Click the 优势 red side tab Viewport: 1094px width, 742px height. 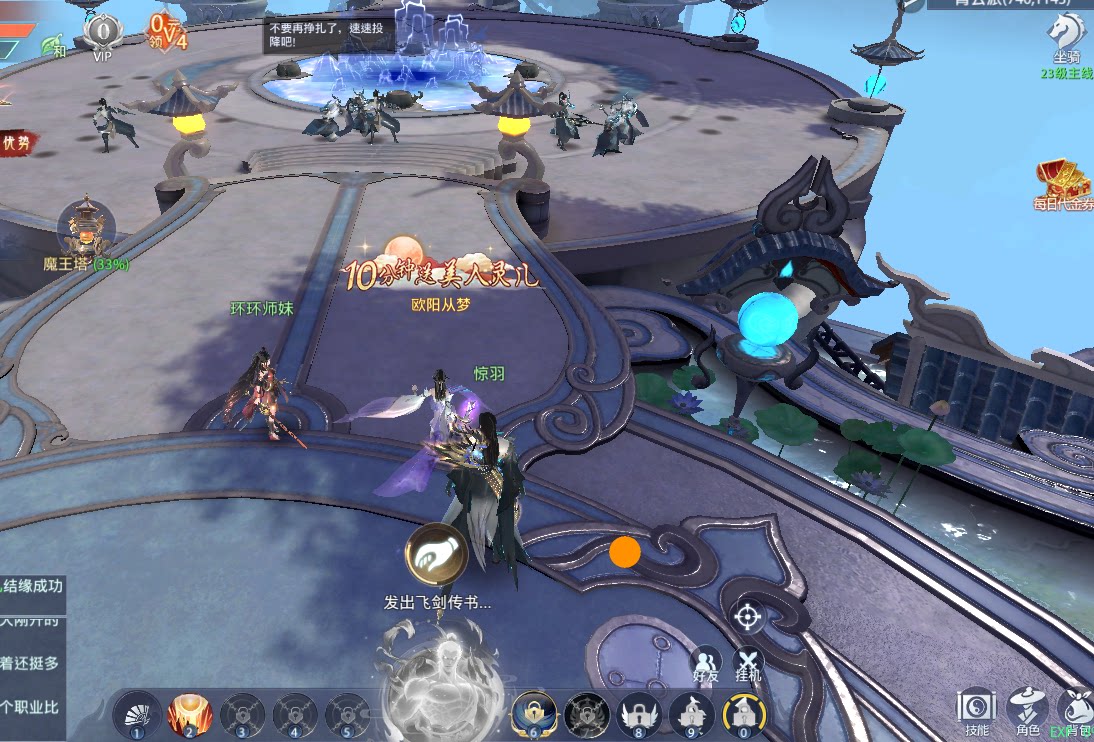[x=16, y=143]
